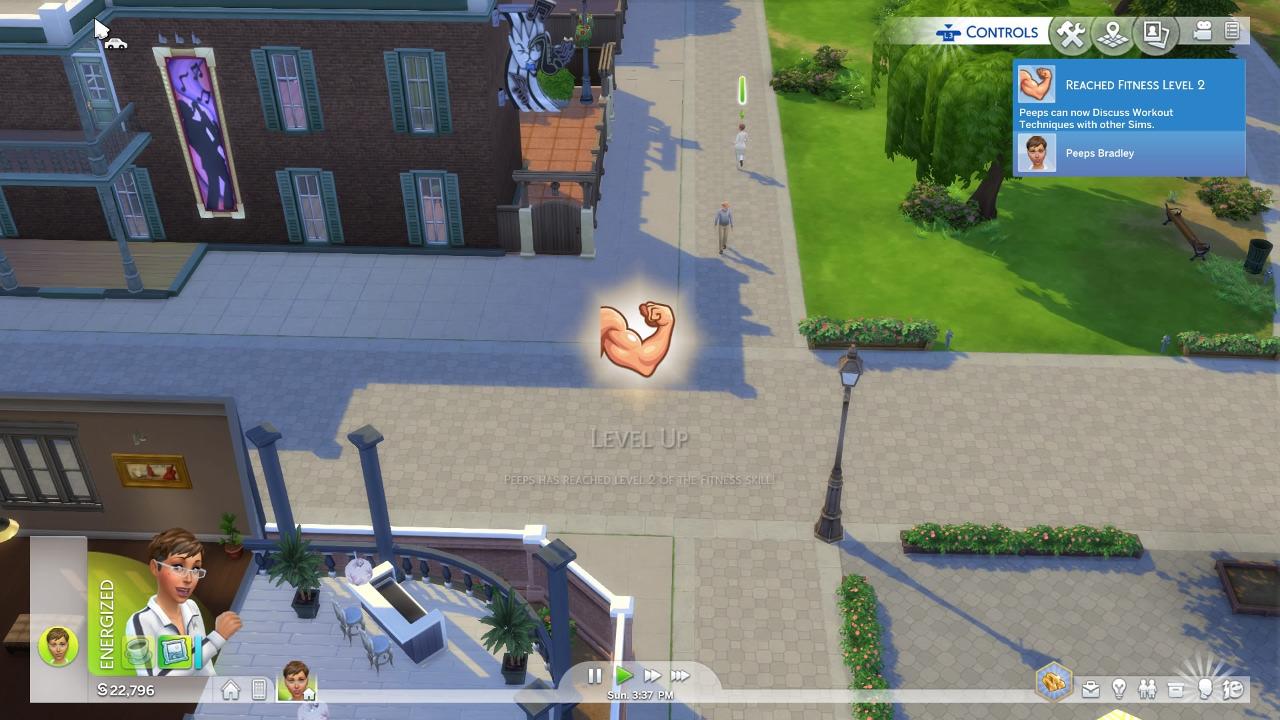The image size is (1280, 720).
Task: Click the video camera controls icon
Action: 1203,32
